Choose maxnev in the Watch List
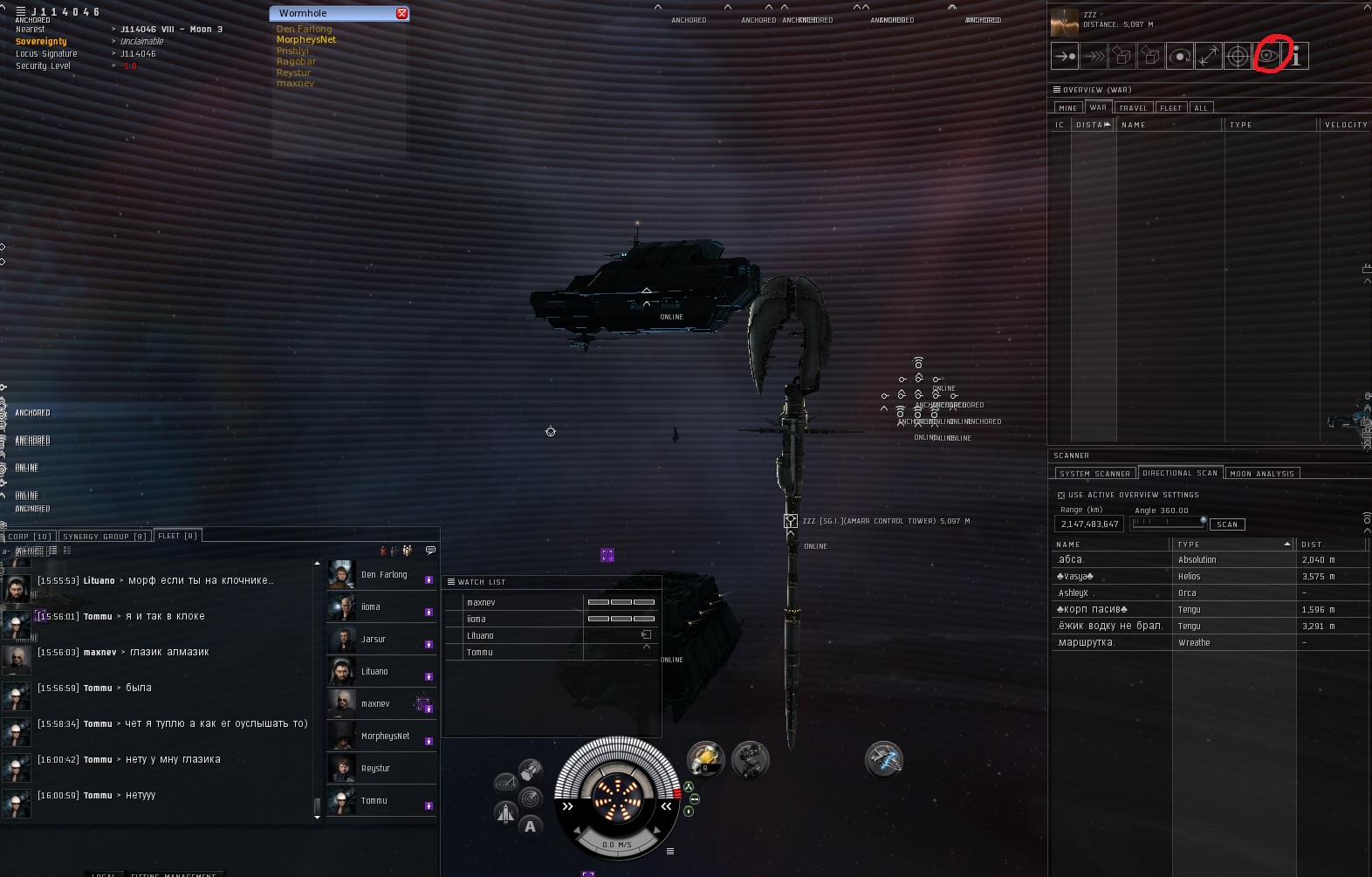Viewport: 1372px width, 877px height. [481, 603]
